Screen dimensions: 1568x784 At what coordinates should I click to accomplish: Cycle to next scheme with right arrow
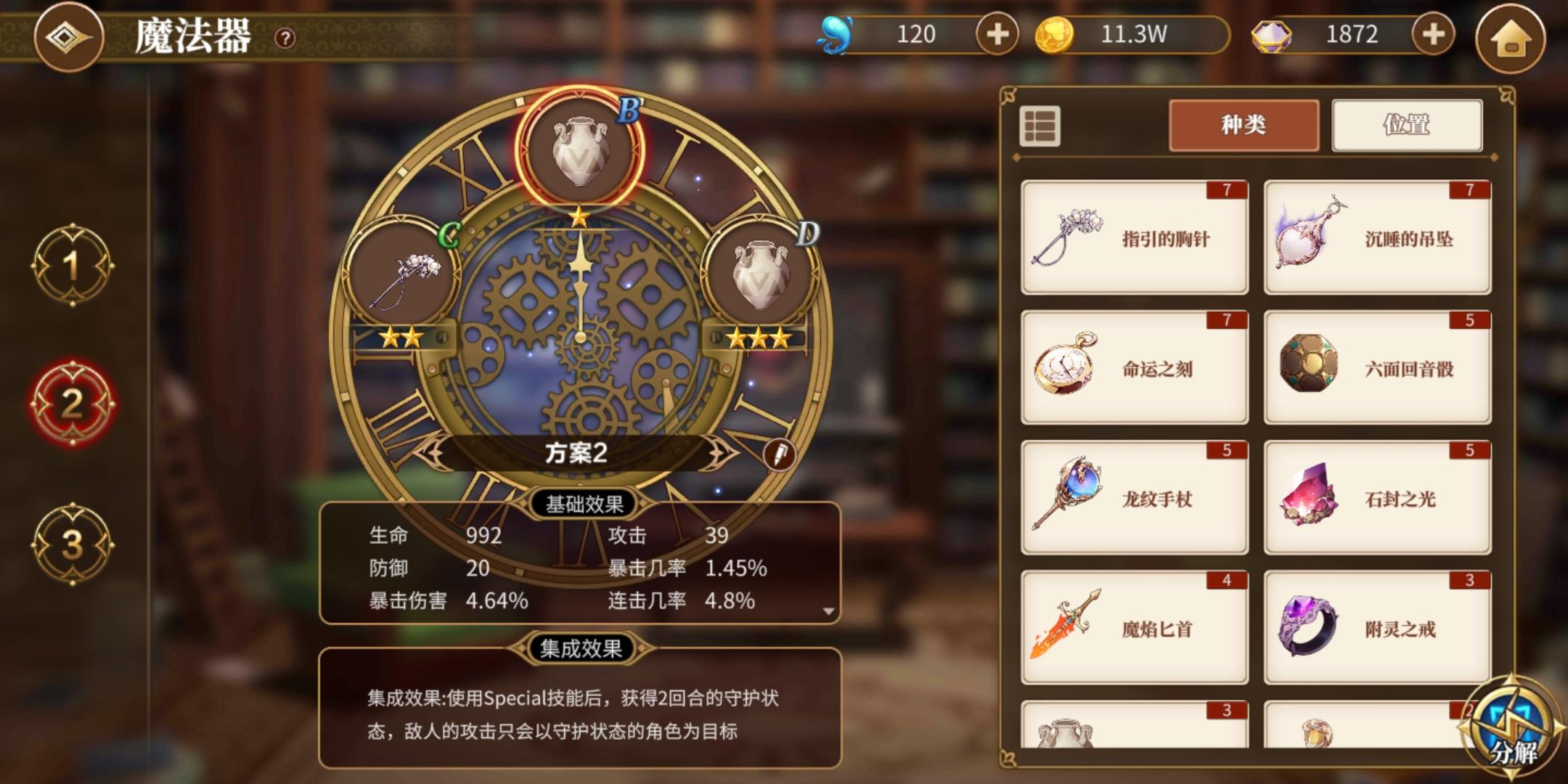[717, 453]
